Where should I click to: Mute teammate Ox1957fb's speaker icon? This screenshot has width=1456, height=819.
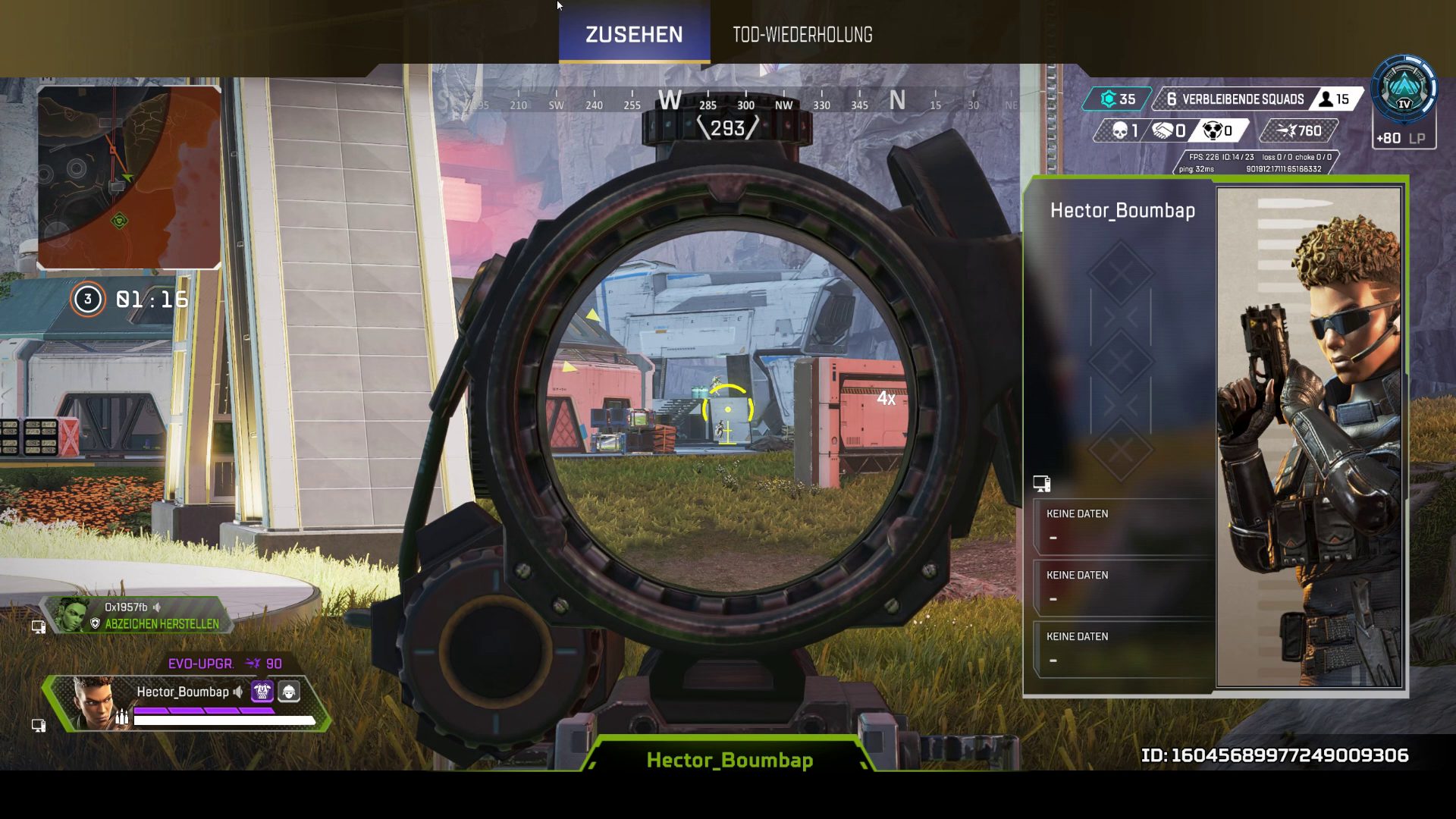point(156,607)
